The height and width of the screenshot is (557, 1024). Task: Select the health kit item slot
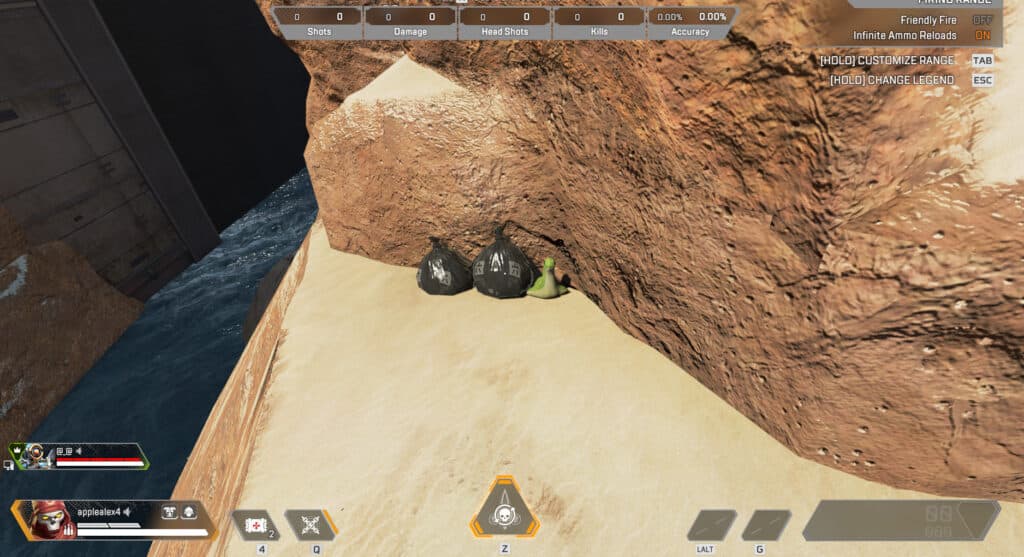pos(255,525)
